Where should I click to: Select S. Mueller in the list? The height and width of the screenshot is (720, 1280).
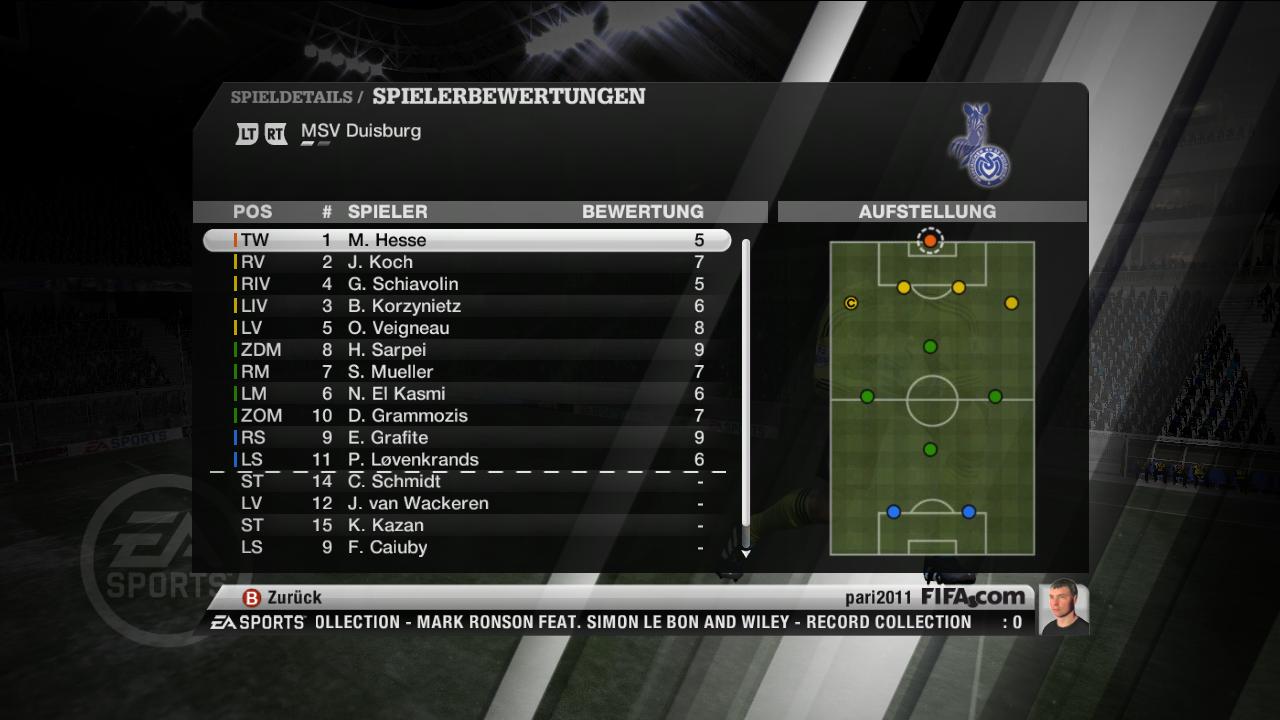pos(466,372)
